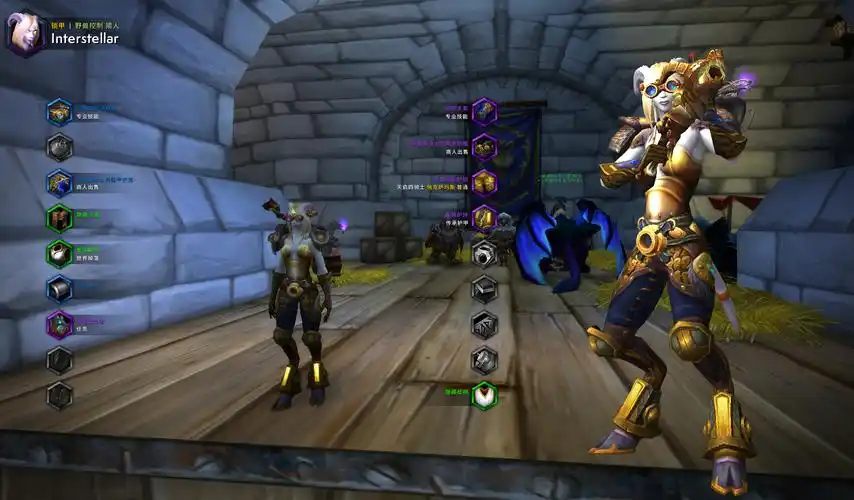Select the blue treasure chest slot at left
Viewport: 854px width, 500px height.
click(60, 112)
